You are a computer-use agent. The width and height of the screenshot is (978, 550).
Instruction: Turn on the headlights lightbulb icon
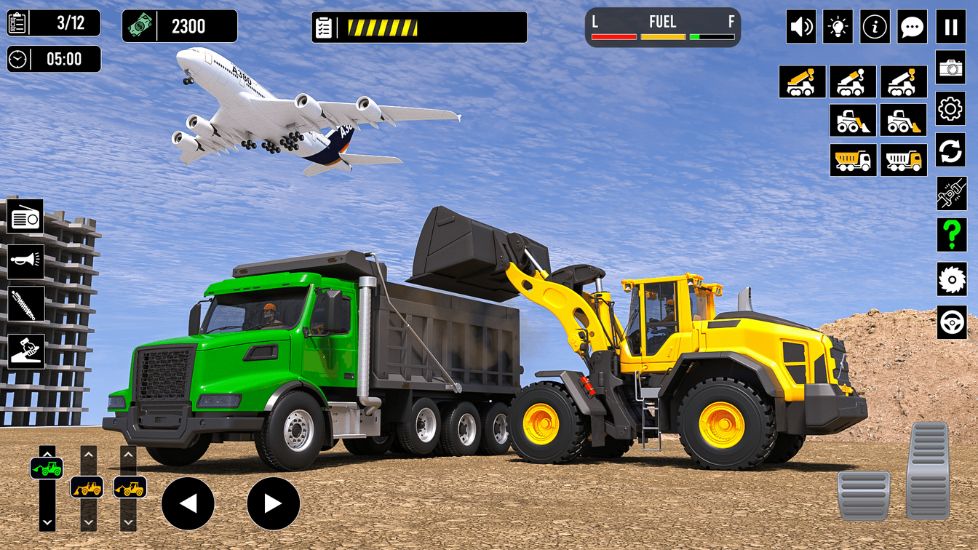click(x=838, y=27)
